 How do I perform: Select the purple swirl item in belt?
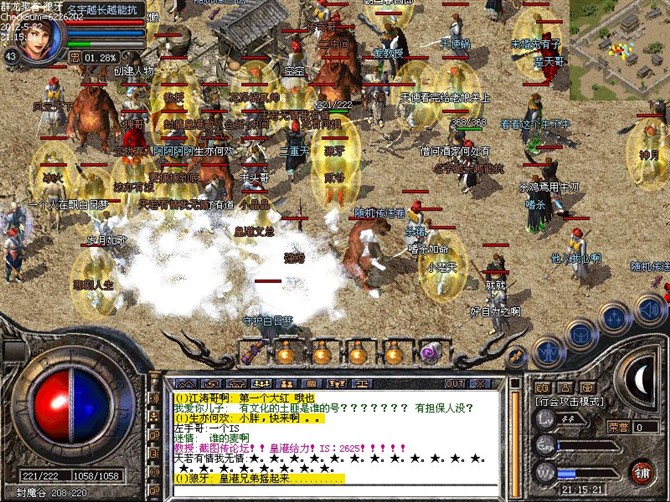[432, 352]
